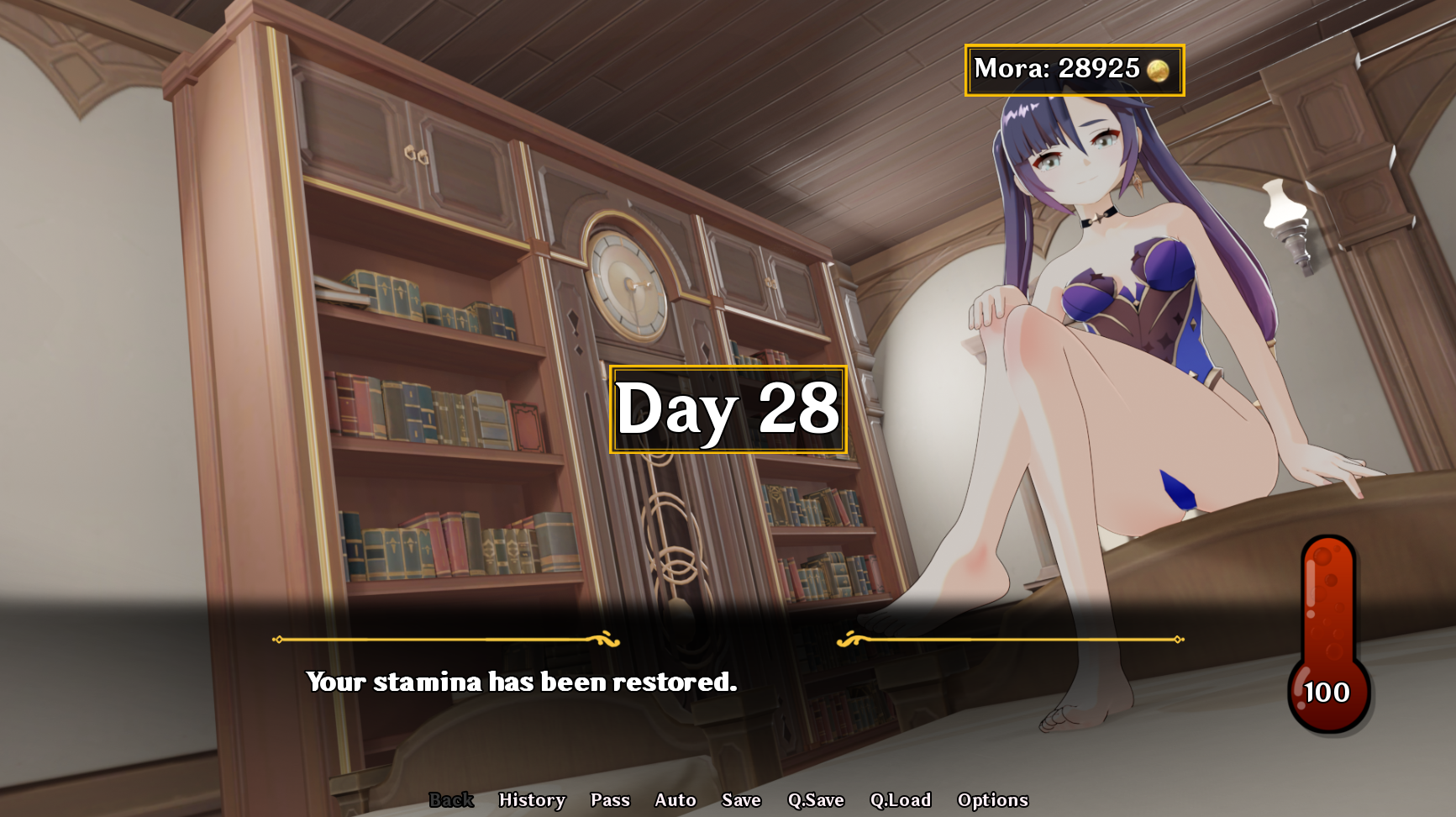The height and width of the screenshot is (817, 1456).
Task: Click the stamina restored message to advance
Action: (521, 683)
